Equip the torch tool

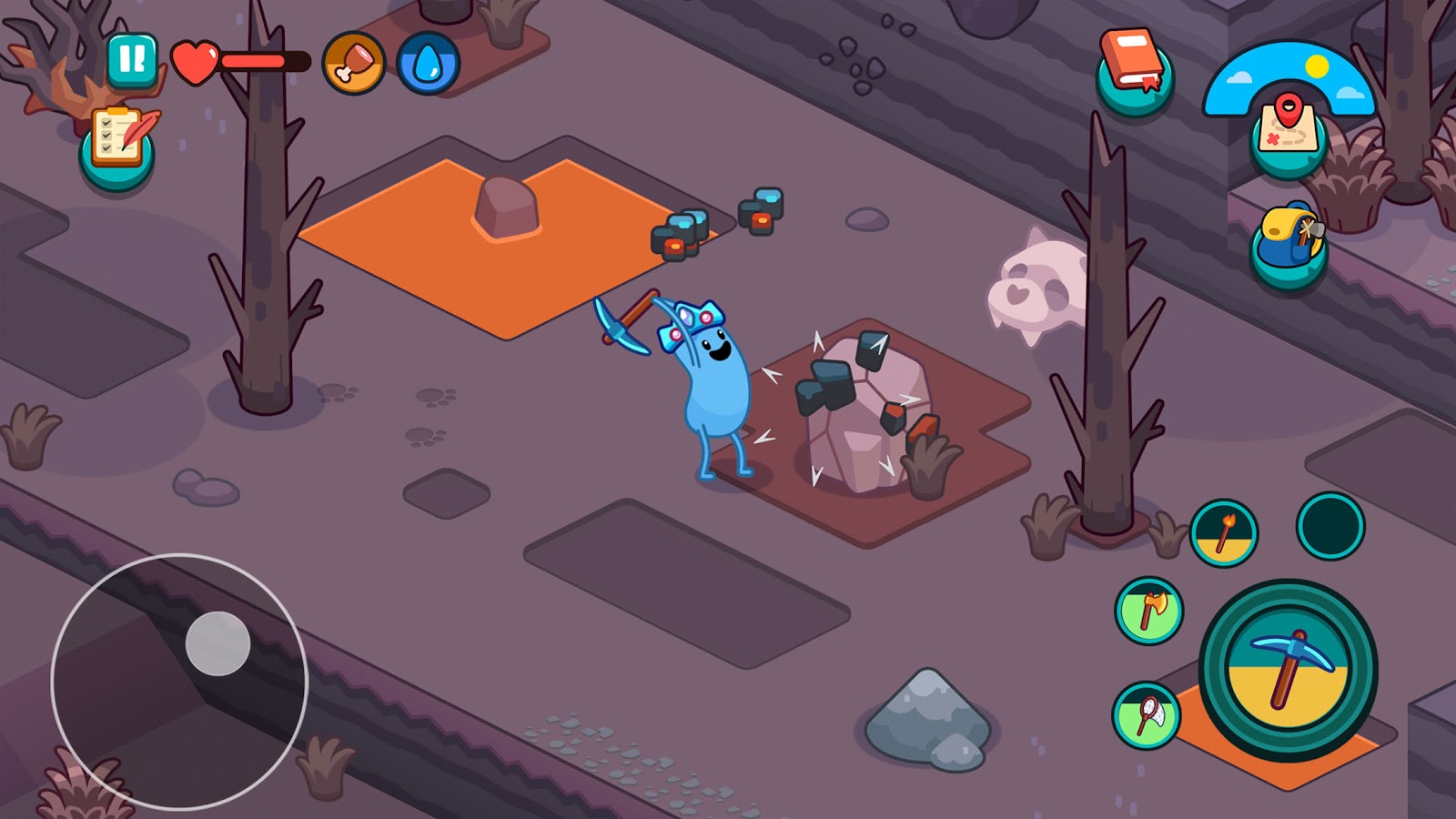[1224, 533]
